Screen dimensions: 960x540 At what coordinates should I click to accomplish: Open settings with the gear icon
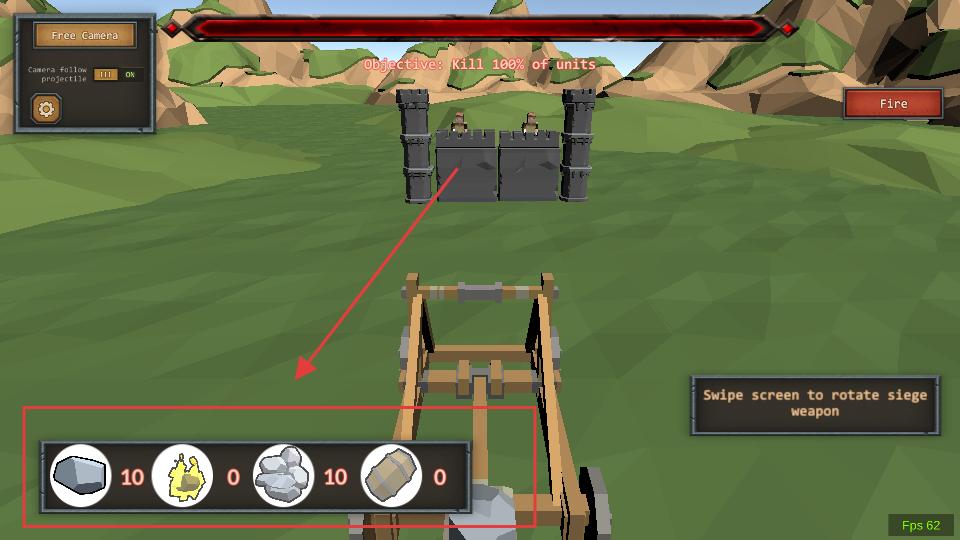coord(46,108)
